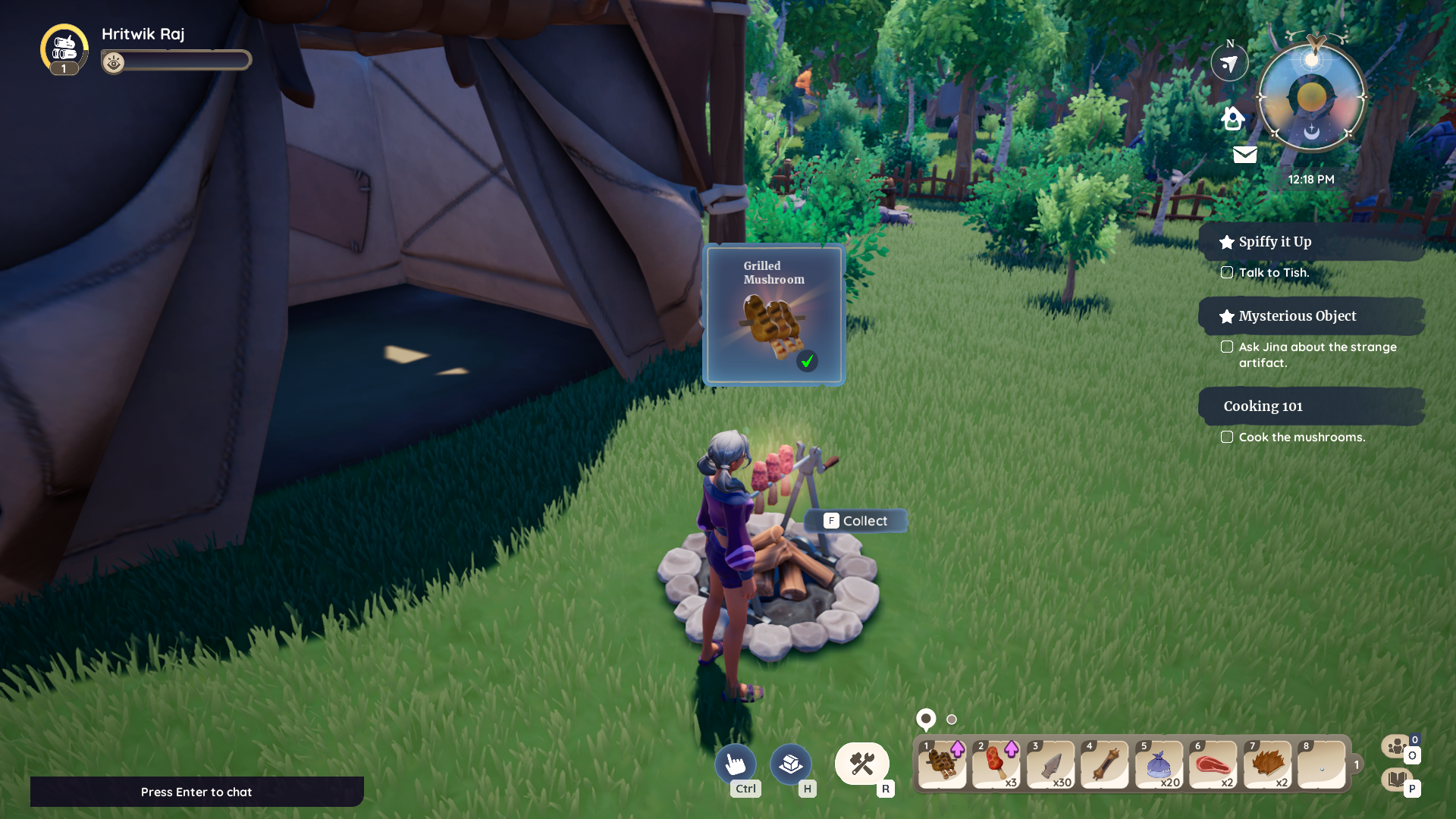Open the crossed tools wheel button
Screen dimensions: 1456x819
(862, 764)
